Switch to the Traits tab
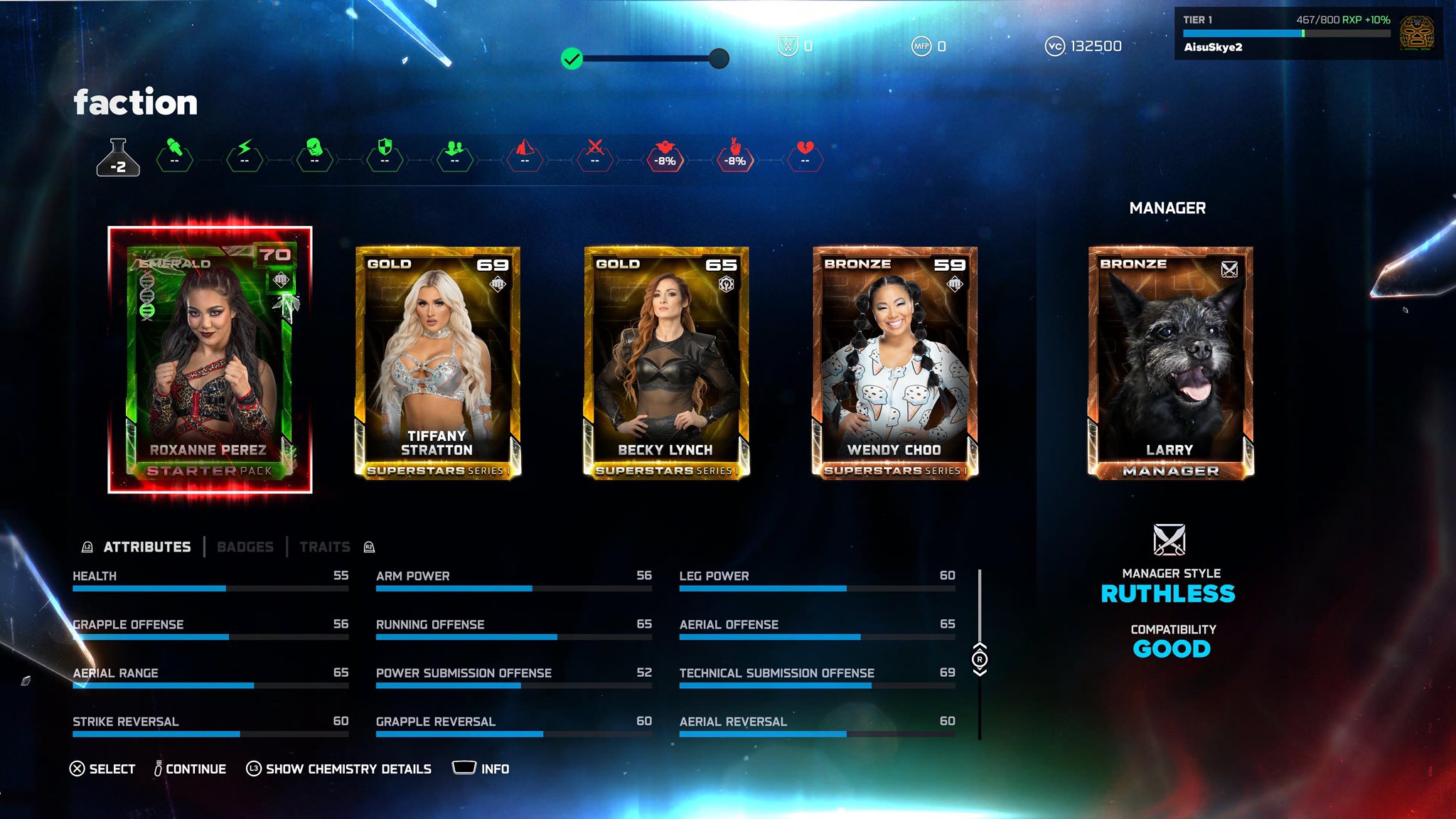The width and height of the screenshot is (1456, 819). pyautogui.click(x=325, y=547)
